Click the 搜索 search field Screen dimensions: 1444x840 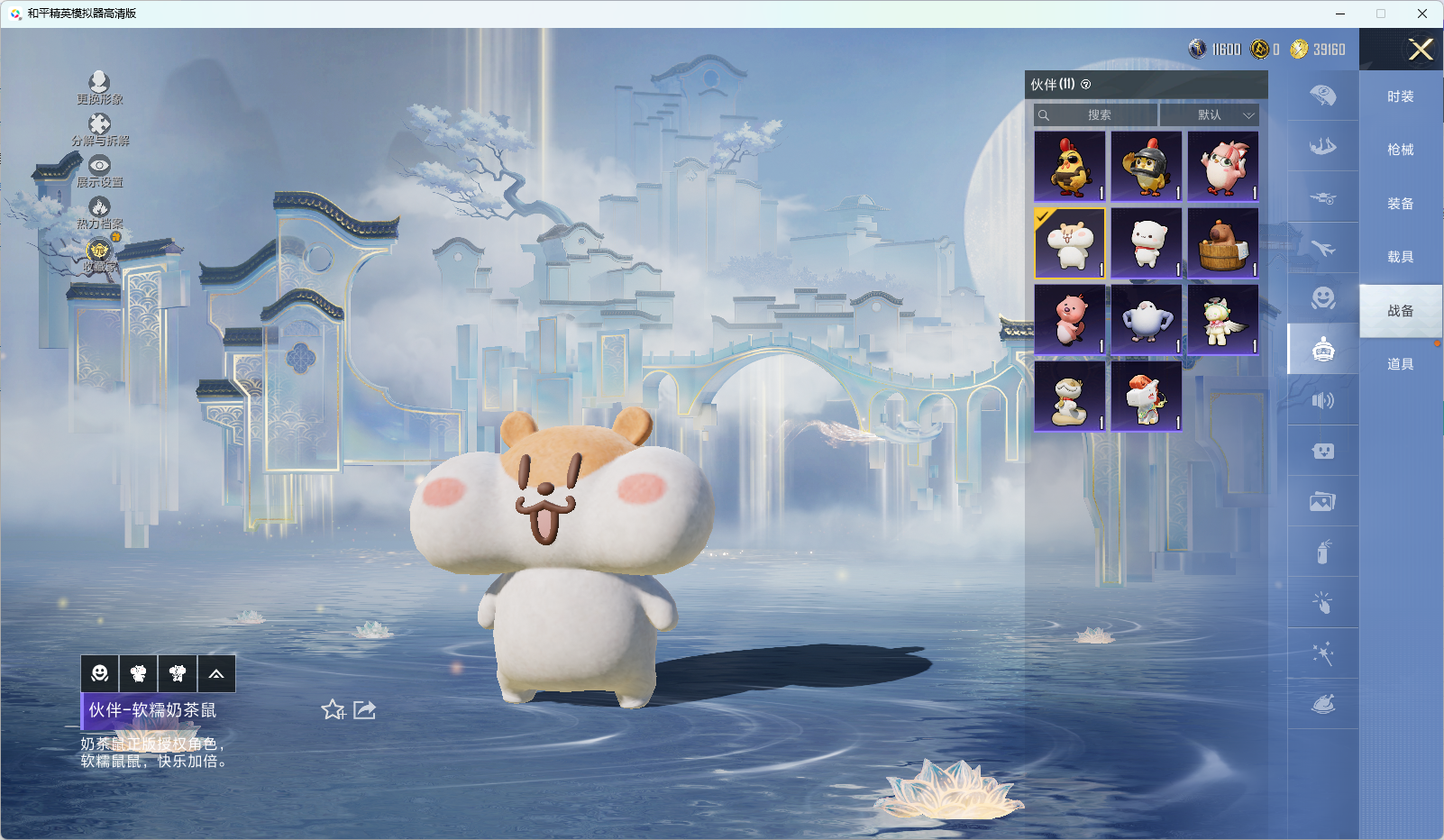pyautogui.click(x=1096, y=115)
